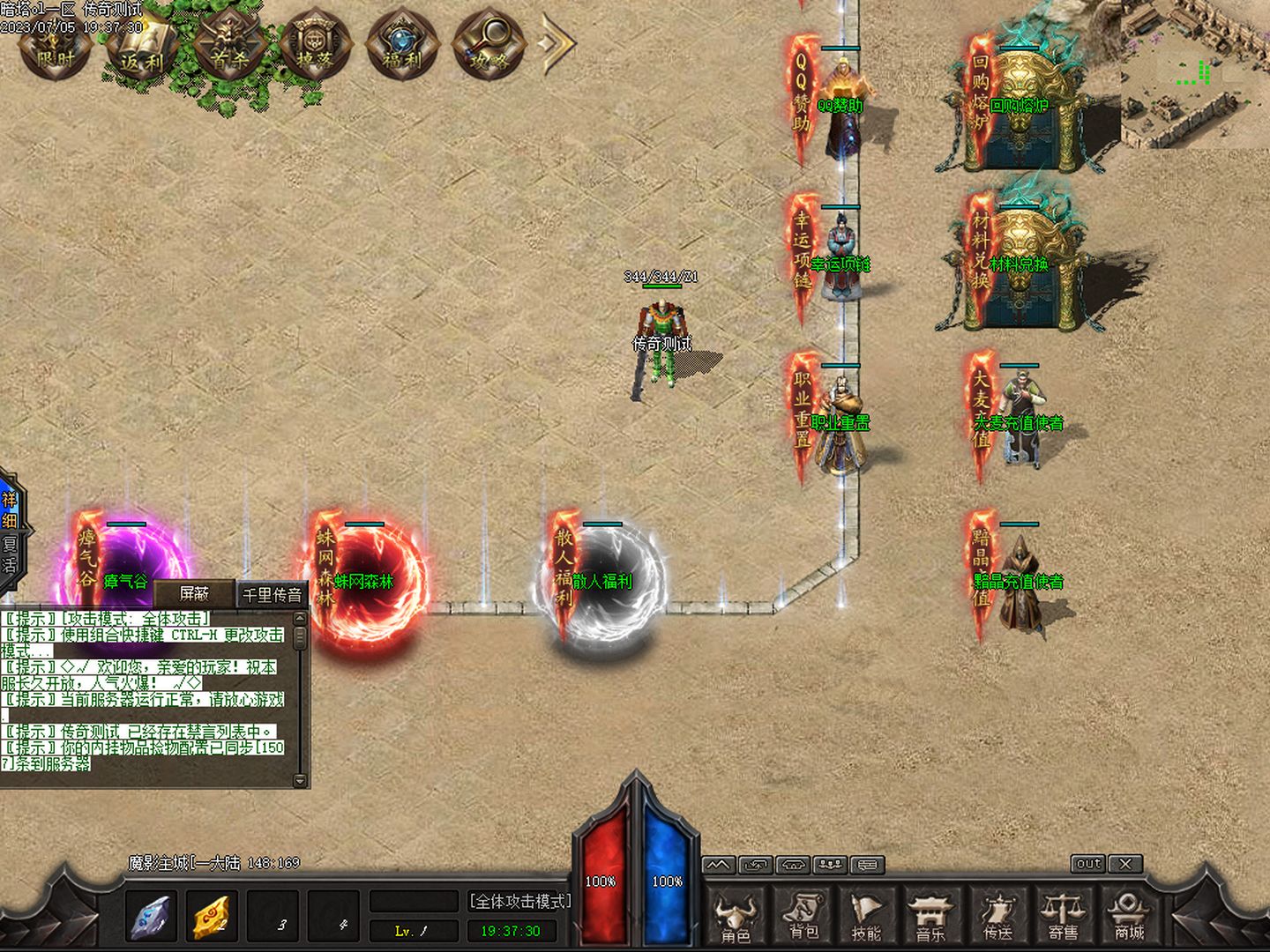
Task: Open the 福利 welfare icon
Action: coord(402,46)
